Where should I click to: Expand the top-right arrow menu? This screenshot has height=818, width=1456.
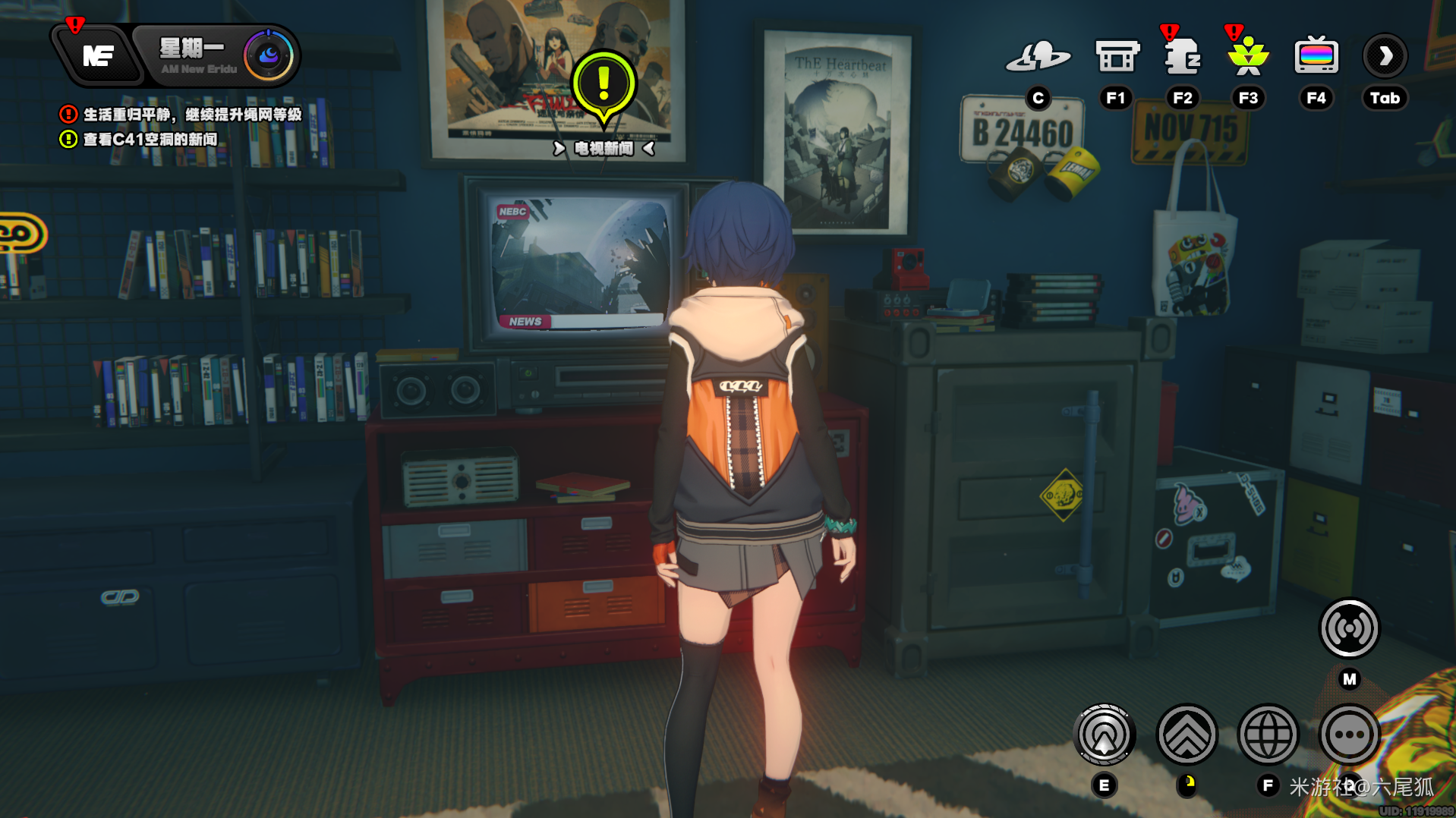[1385, 57]
